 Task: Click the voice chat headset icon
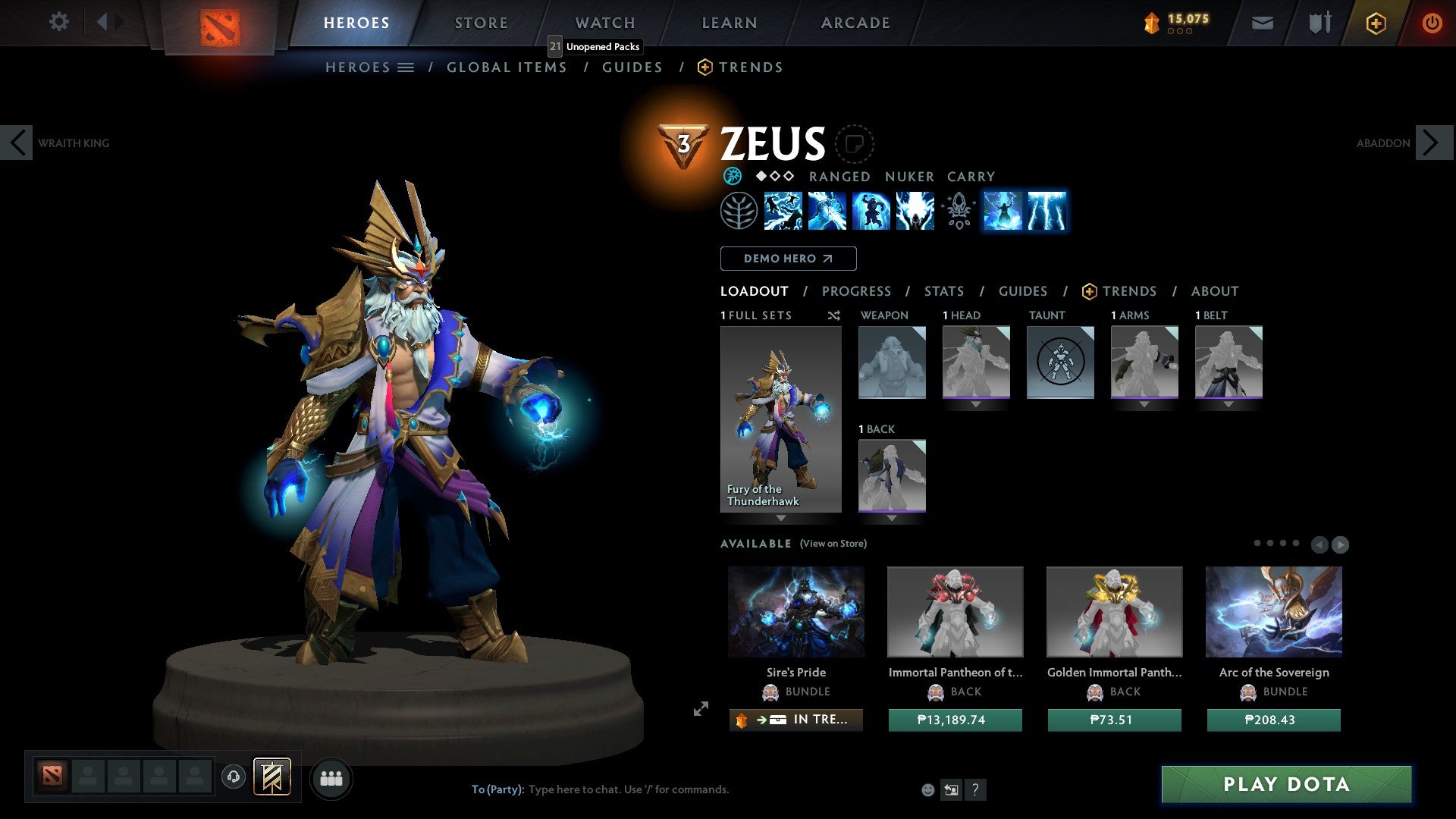click(234, 777)
